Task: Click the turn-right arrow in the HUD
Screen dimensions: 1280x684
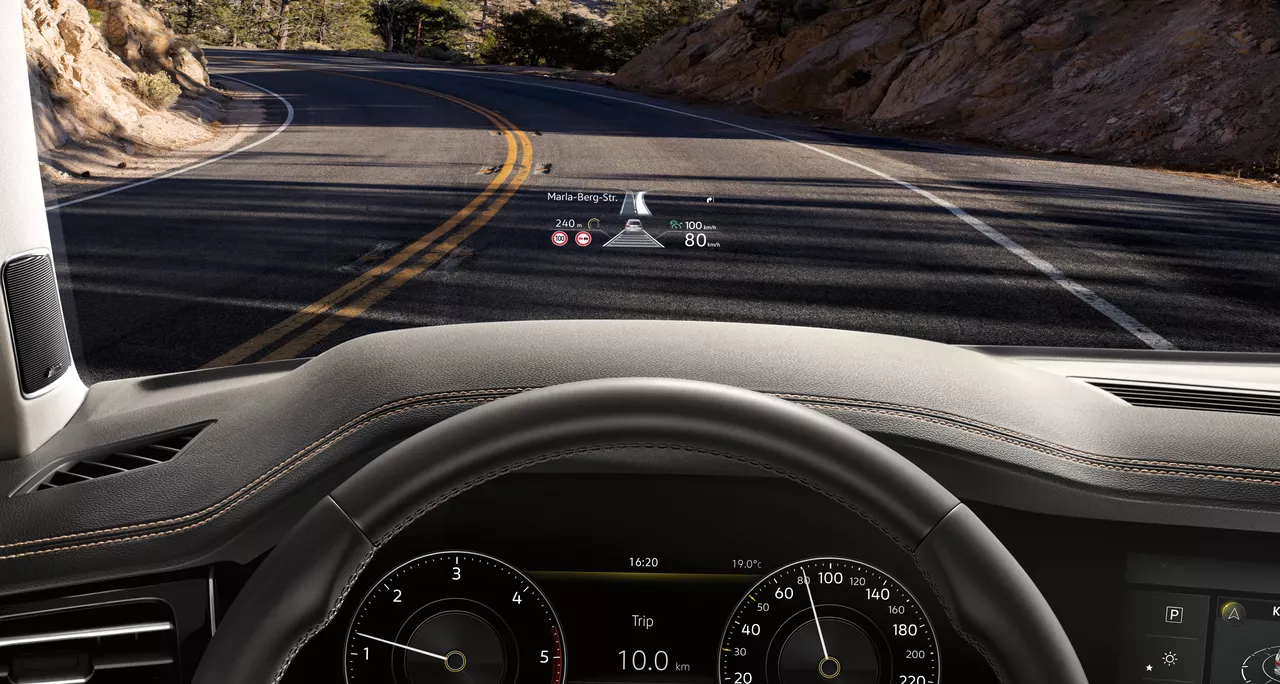Action: 709,200
